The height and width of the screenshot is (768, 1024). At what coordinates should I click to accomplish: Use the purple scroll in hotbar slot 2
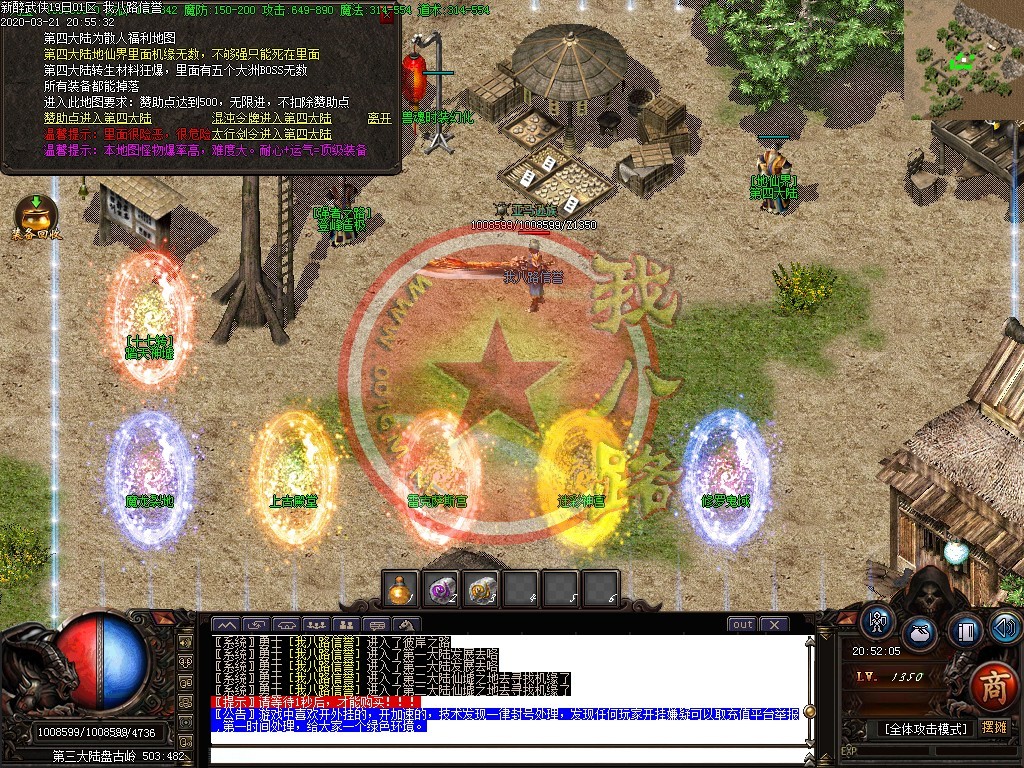pyautogui.click(x=441, y=589)
